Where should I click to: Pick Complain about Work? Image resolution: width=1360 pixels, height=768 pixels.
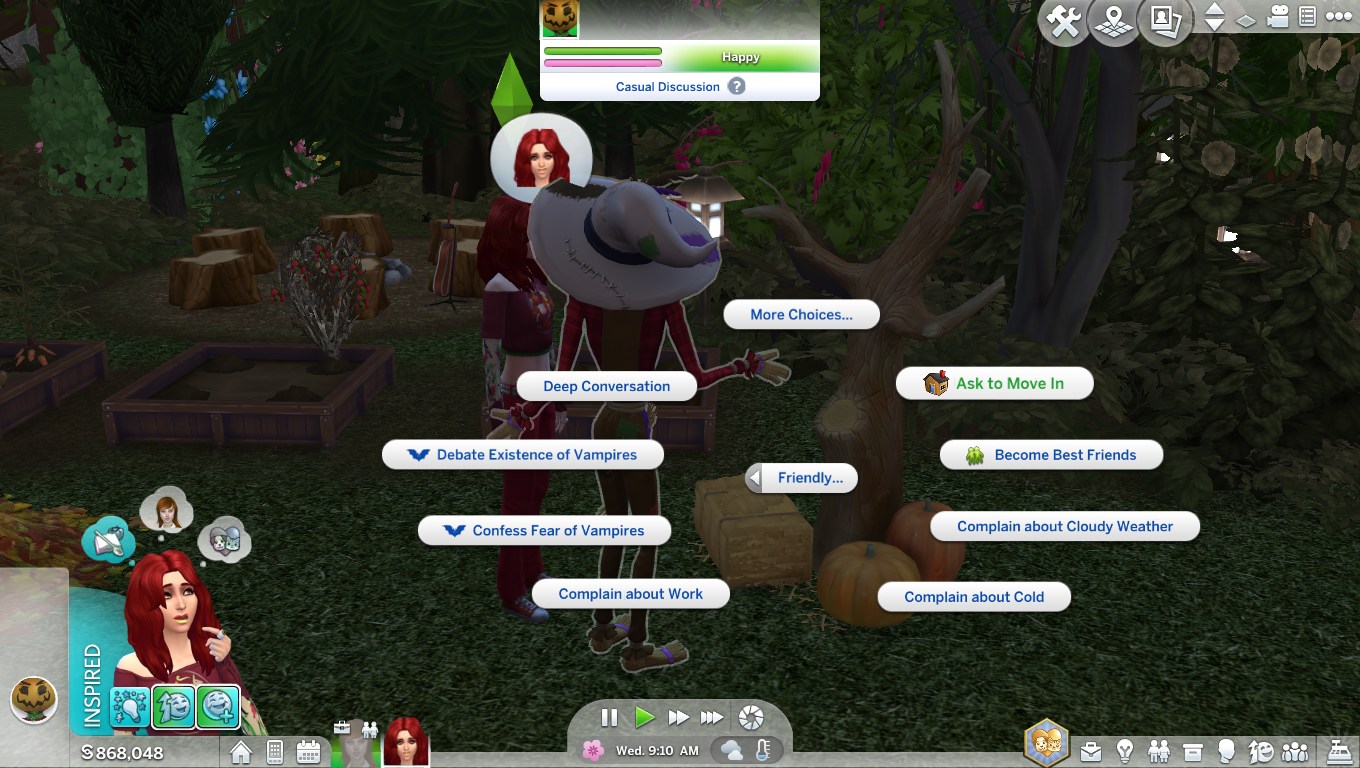click(630, 594)
